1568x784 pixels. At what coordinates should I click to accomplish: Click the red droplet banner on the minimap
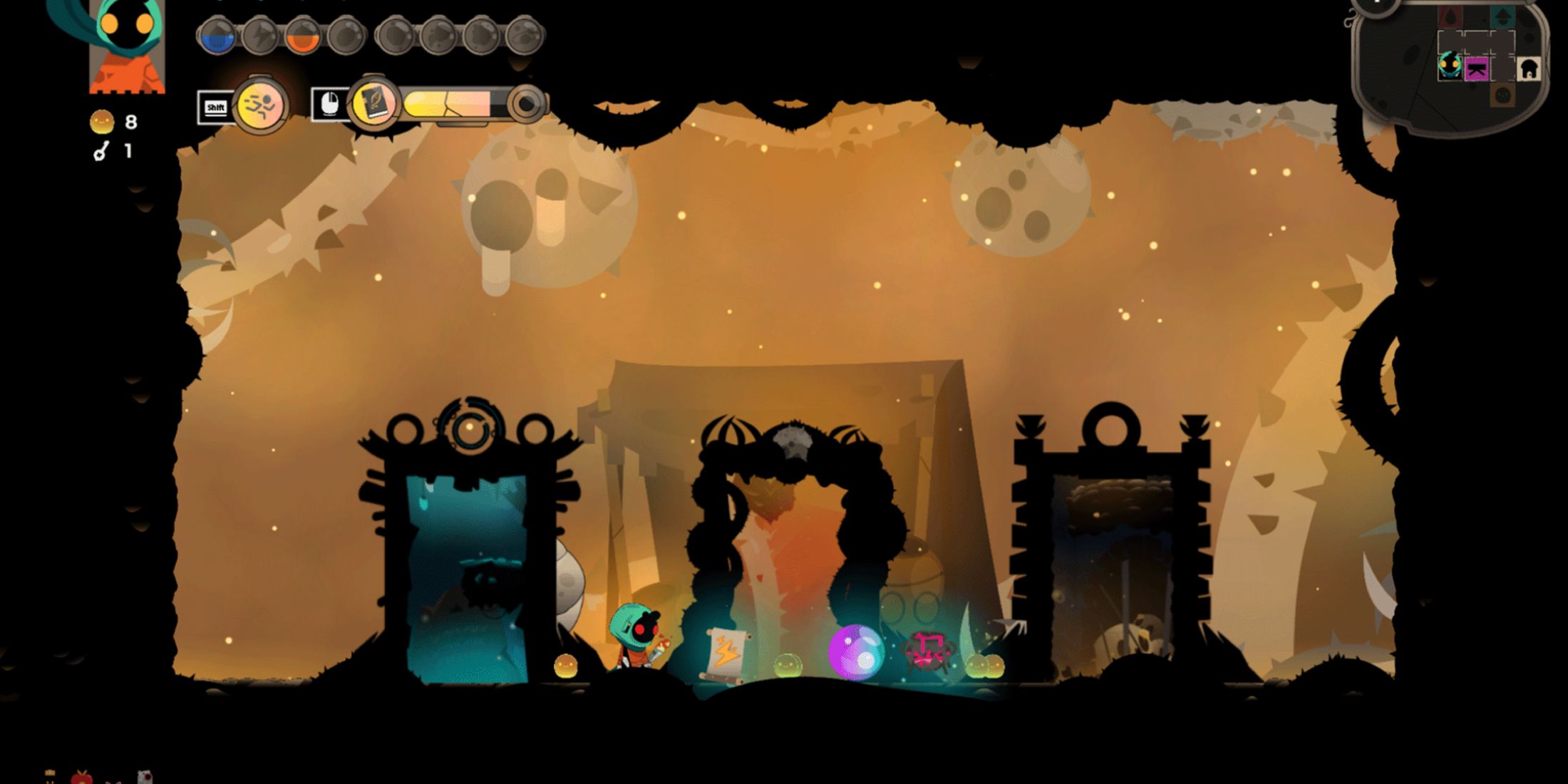1450,17
